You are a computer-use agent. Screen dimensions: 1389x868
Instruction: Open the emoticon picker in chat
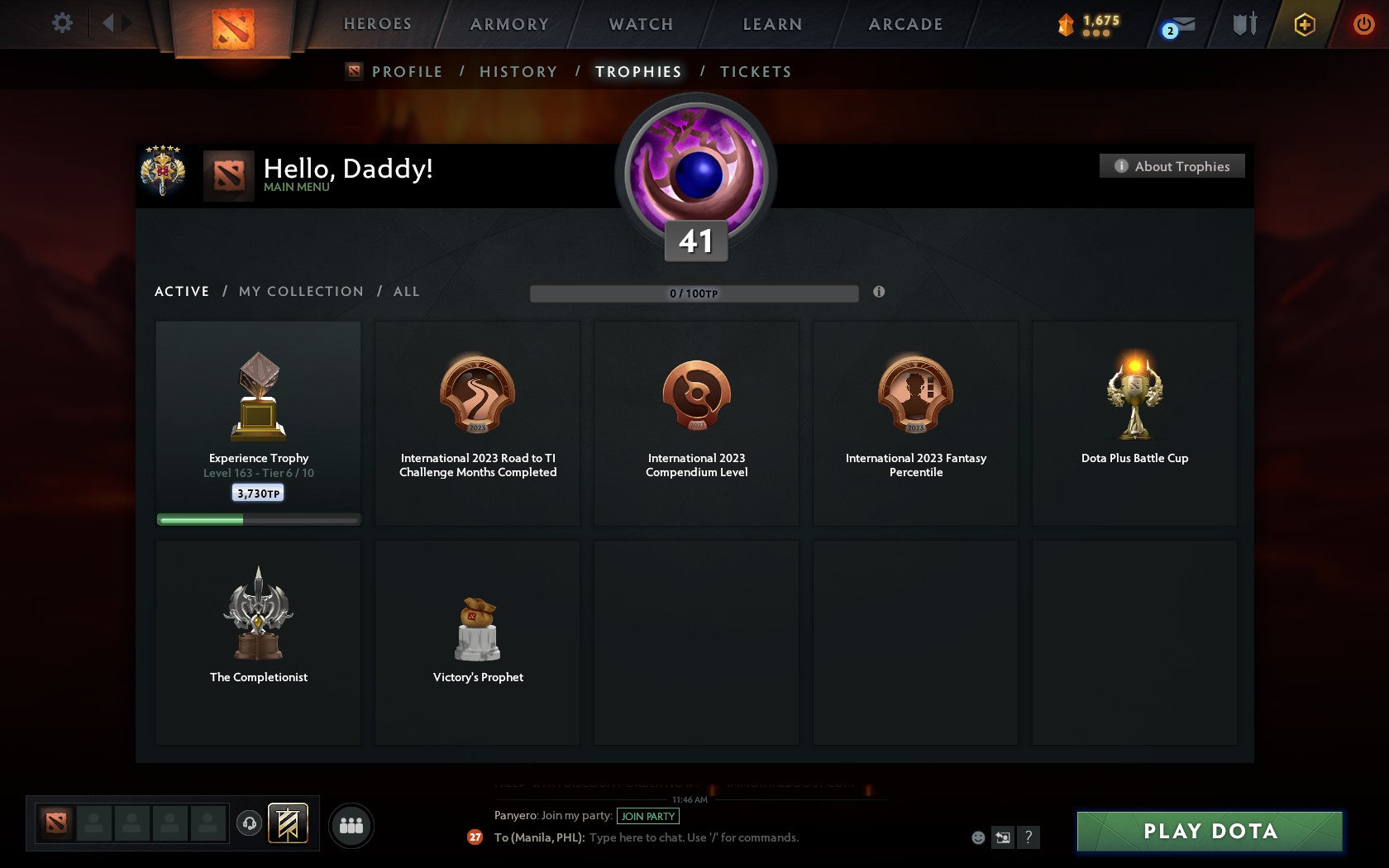click(x=977, y=837)
